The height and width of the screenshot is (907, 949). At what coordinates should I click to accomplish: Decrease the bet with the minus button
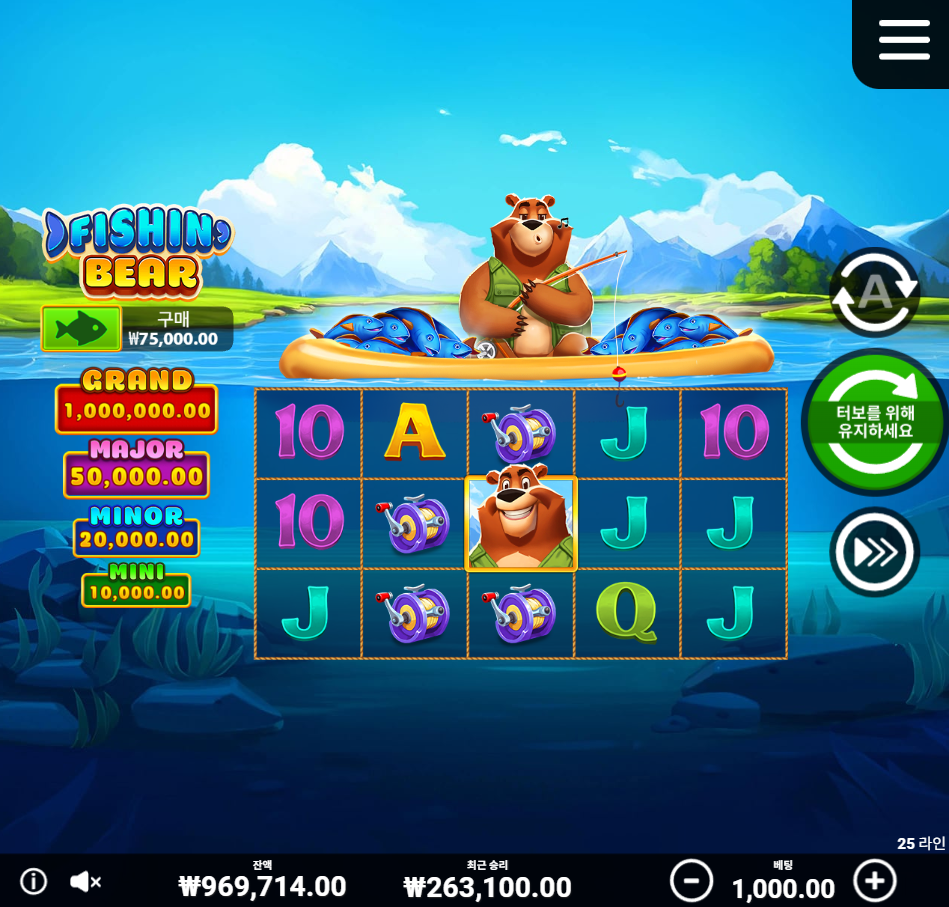(691, 881)
